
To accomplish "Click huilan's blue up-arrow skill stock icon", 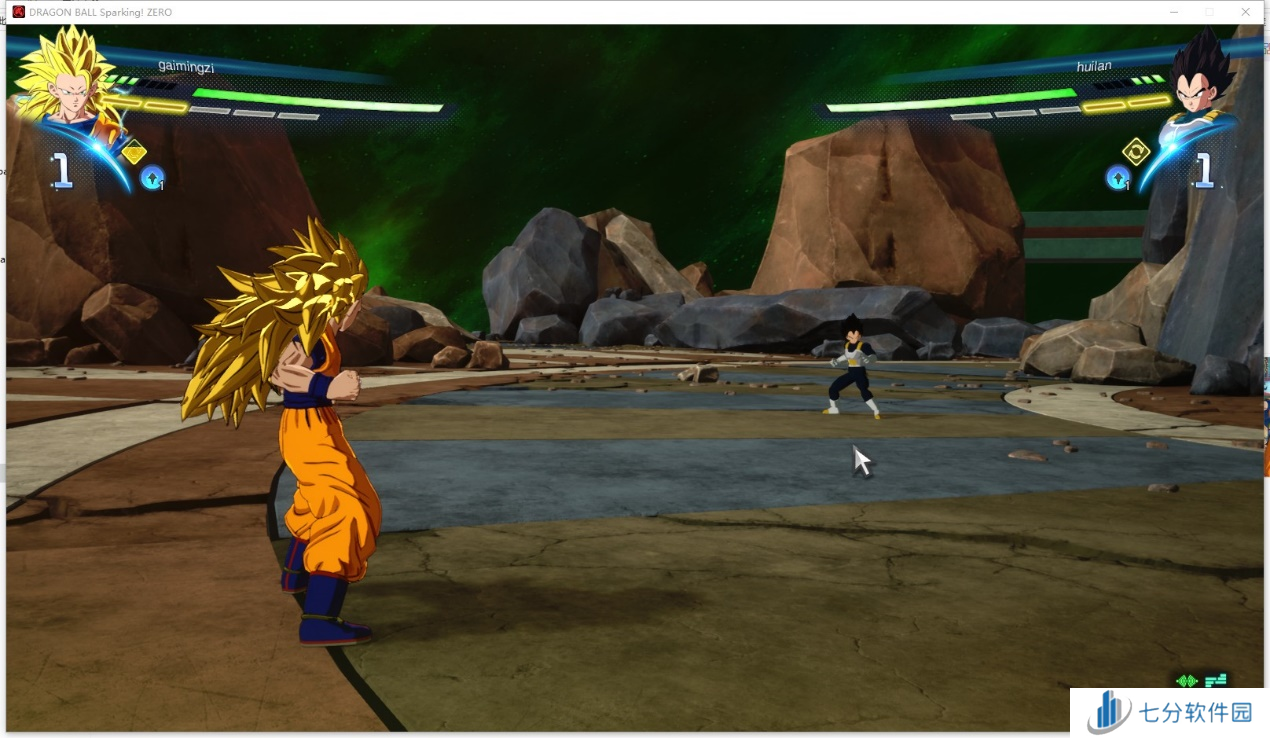I will (x=1117, y=178).
